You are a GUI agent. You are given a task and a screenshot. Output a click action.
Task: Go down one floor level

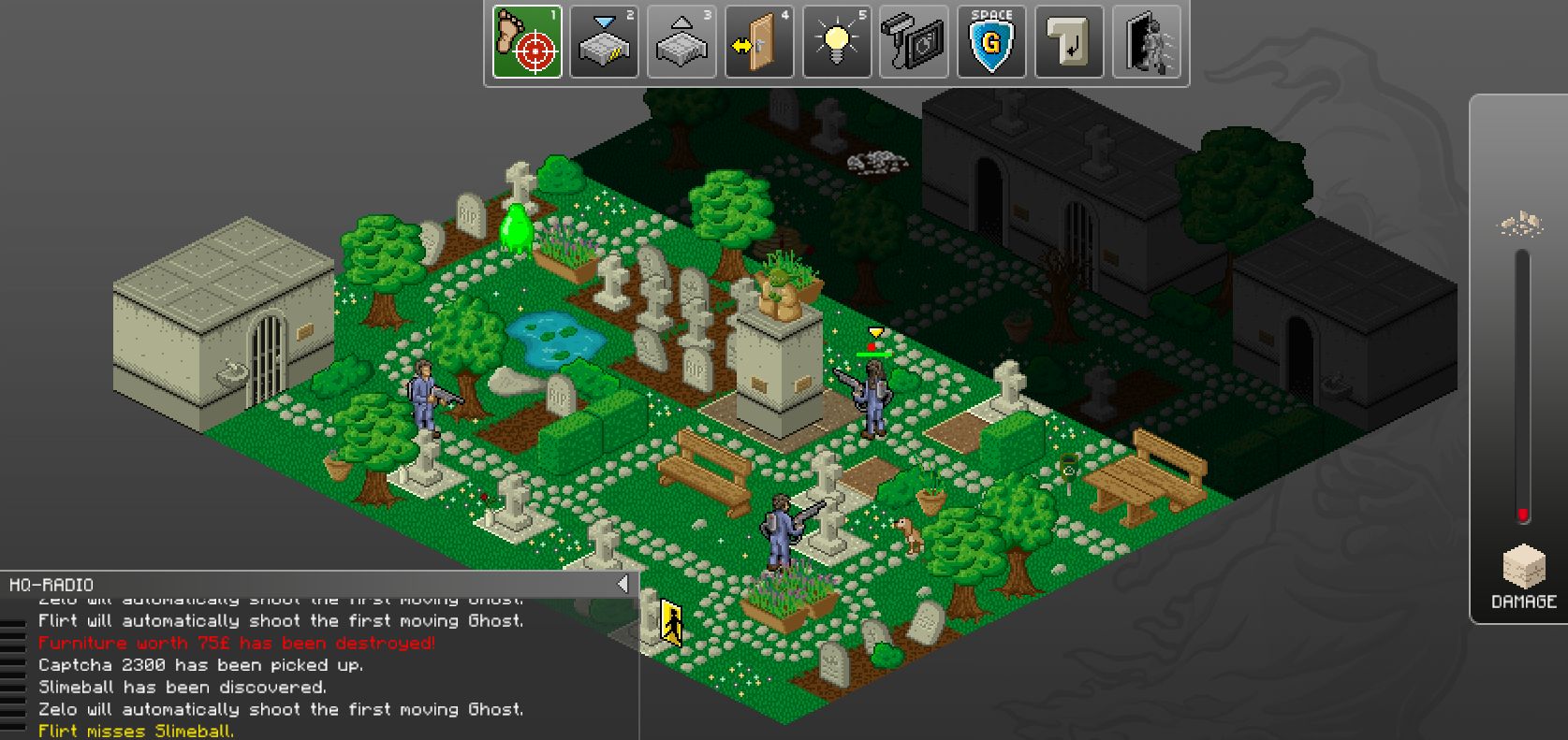tap(605, 42)
